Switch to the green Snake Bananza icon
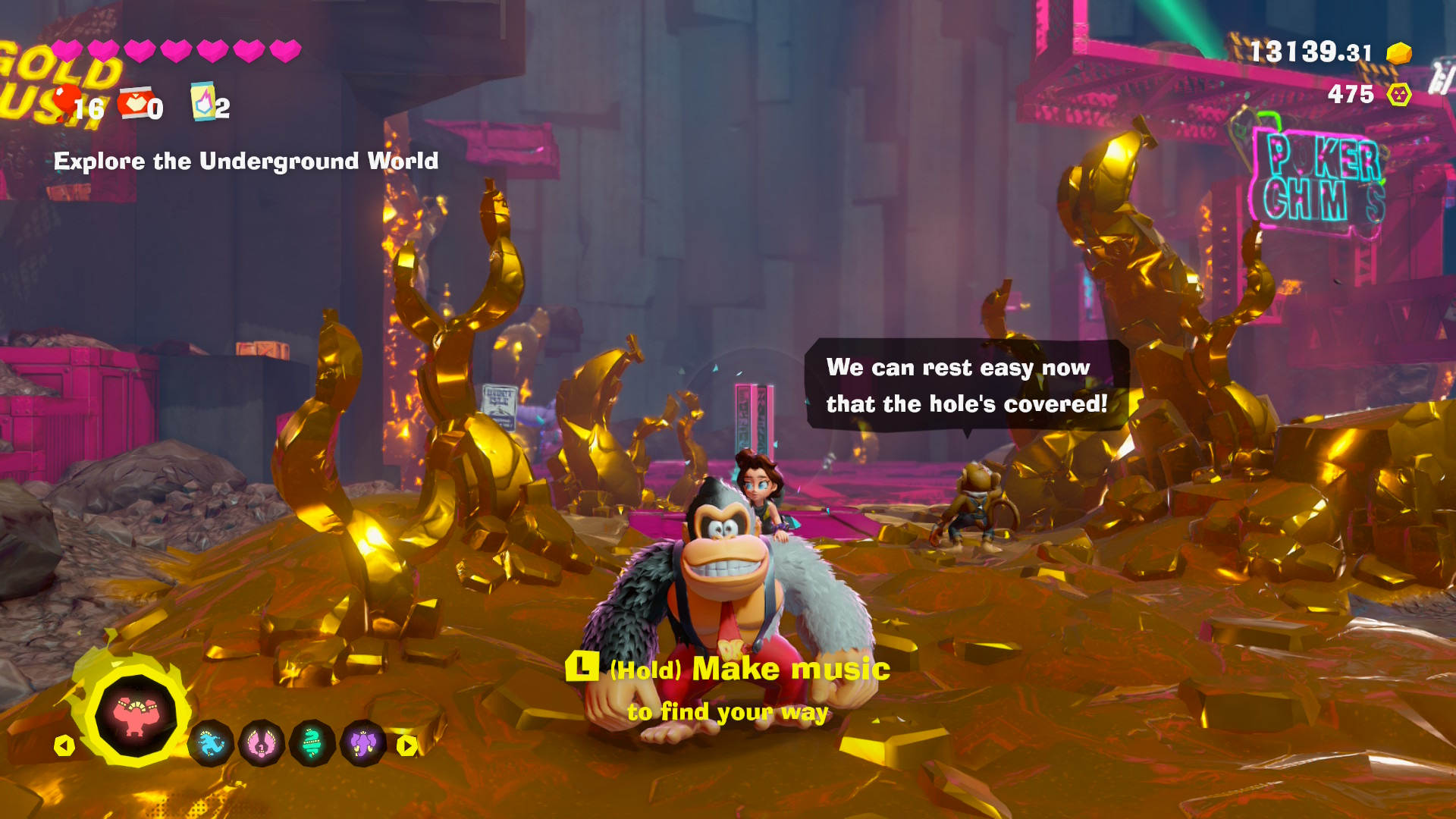 (x=312, y=744)
